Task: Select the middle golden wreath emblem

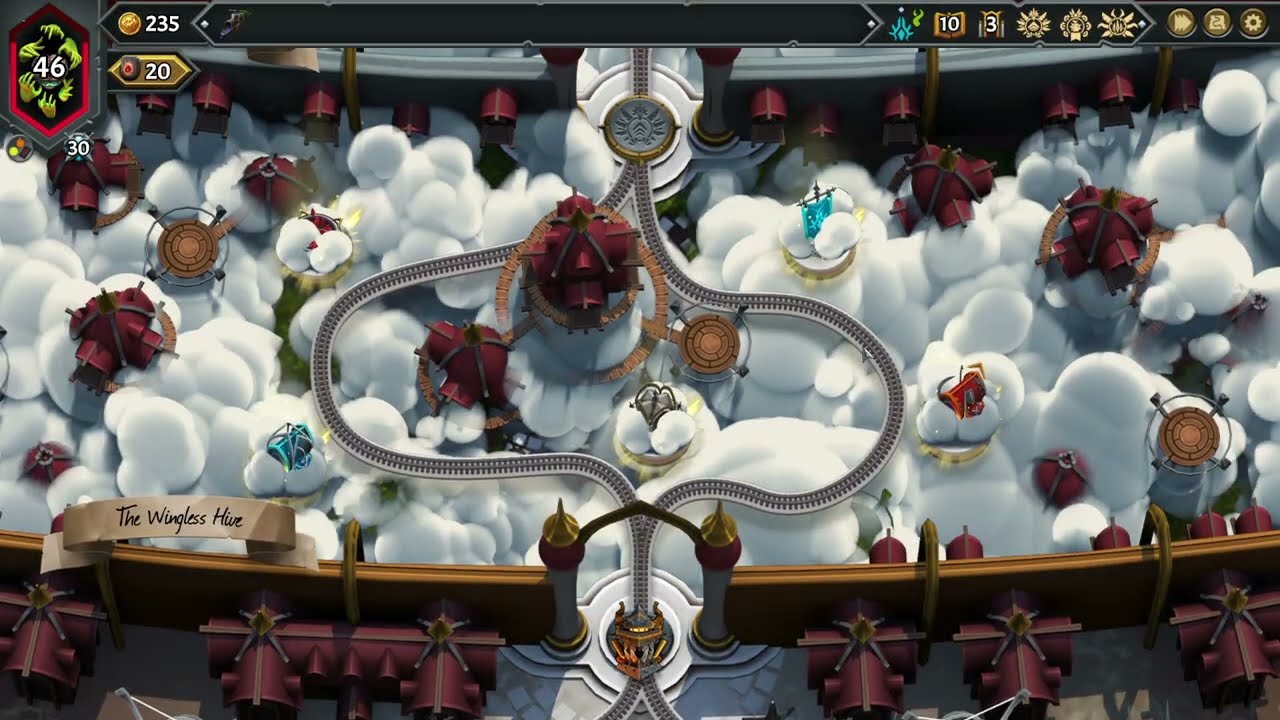Action: 1075,24
